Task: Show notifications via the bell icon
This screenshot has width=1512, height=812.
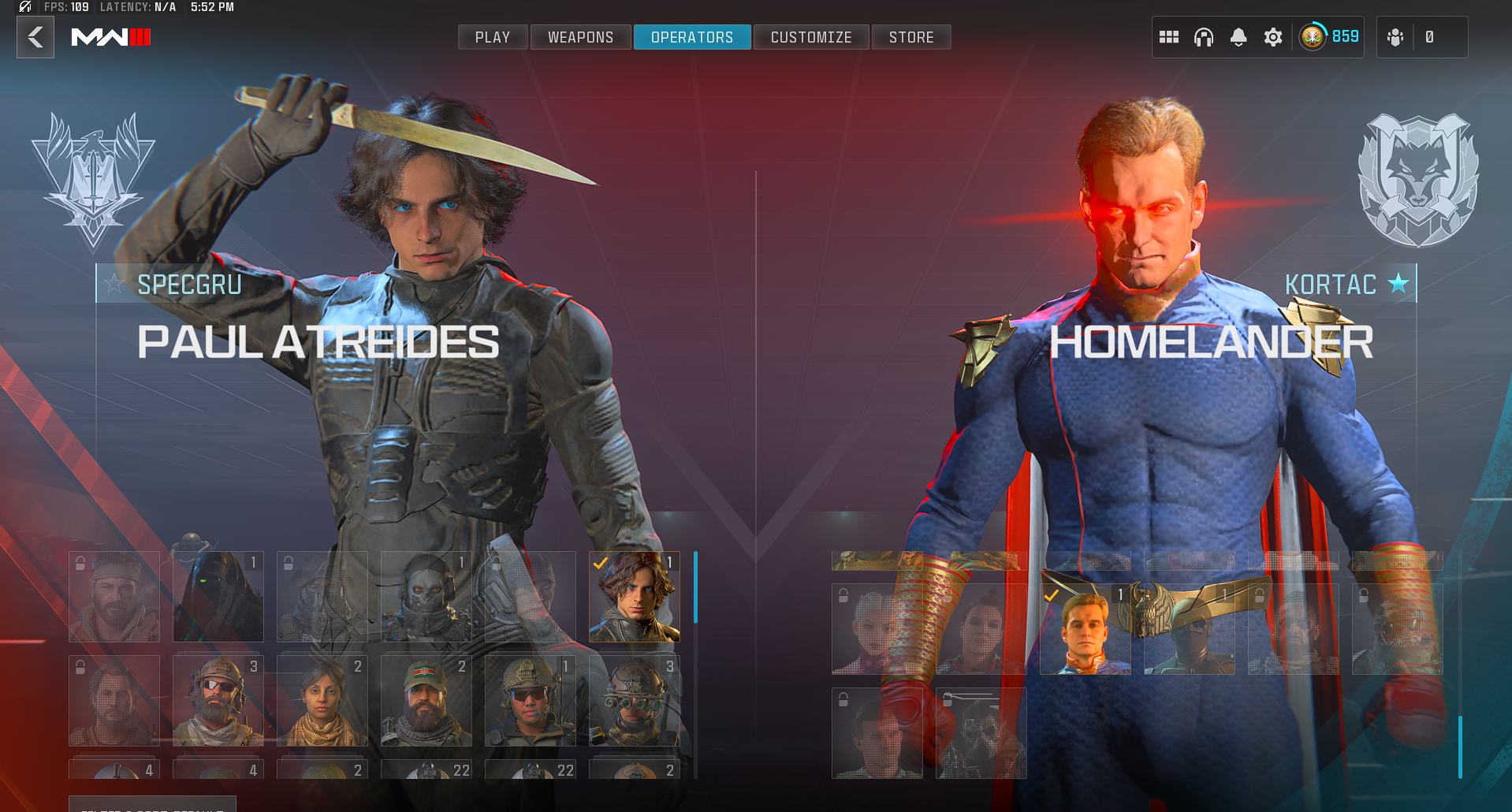Action: coord(1238,37)
